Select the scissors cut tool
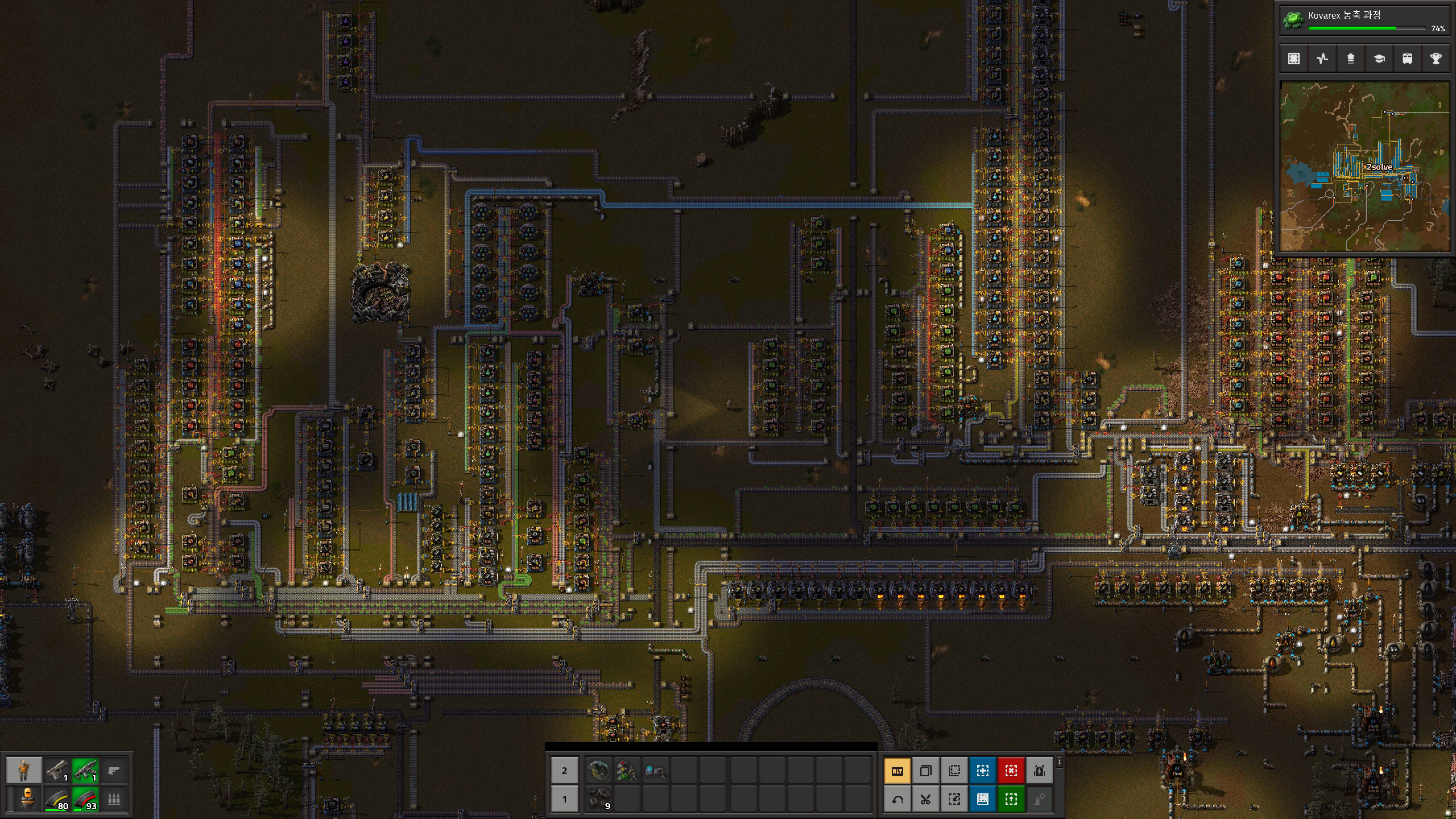Image resolution: width=1456 pixels, height=819 pixels. pos(925,799)
